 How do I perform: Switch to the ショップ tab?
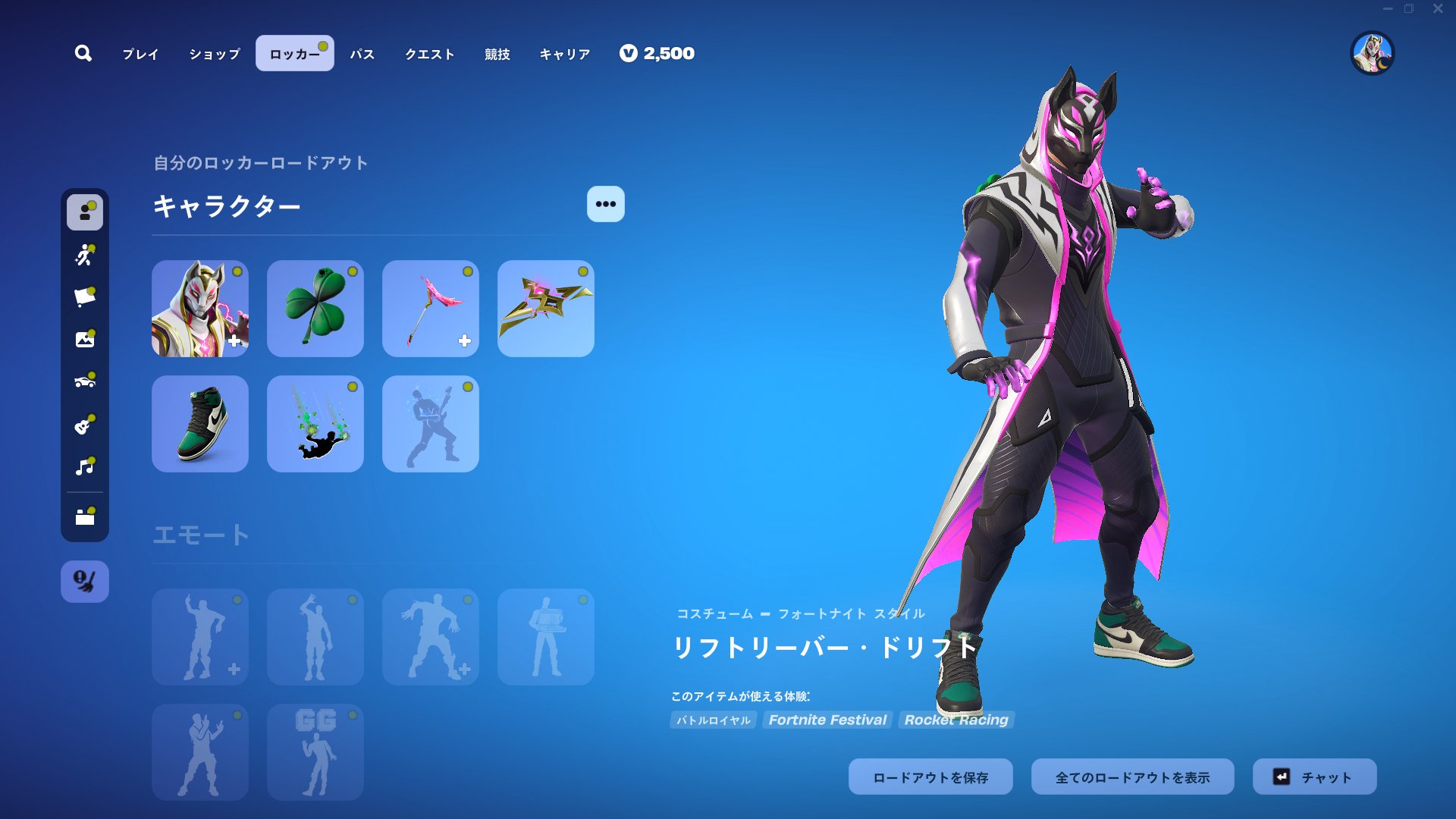(212, 54)
